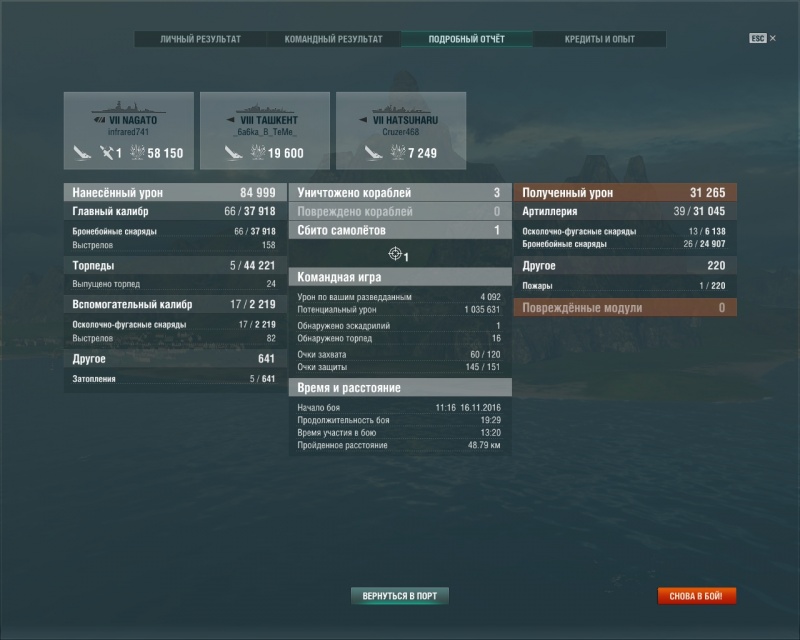Start another battle with Снова в бой!
The image size is (800, 640).
pos(697,596)
